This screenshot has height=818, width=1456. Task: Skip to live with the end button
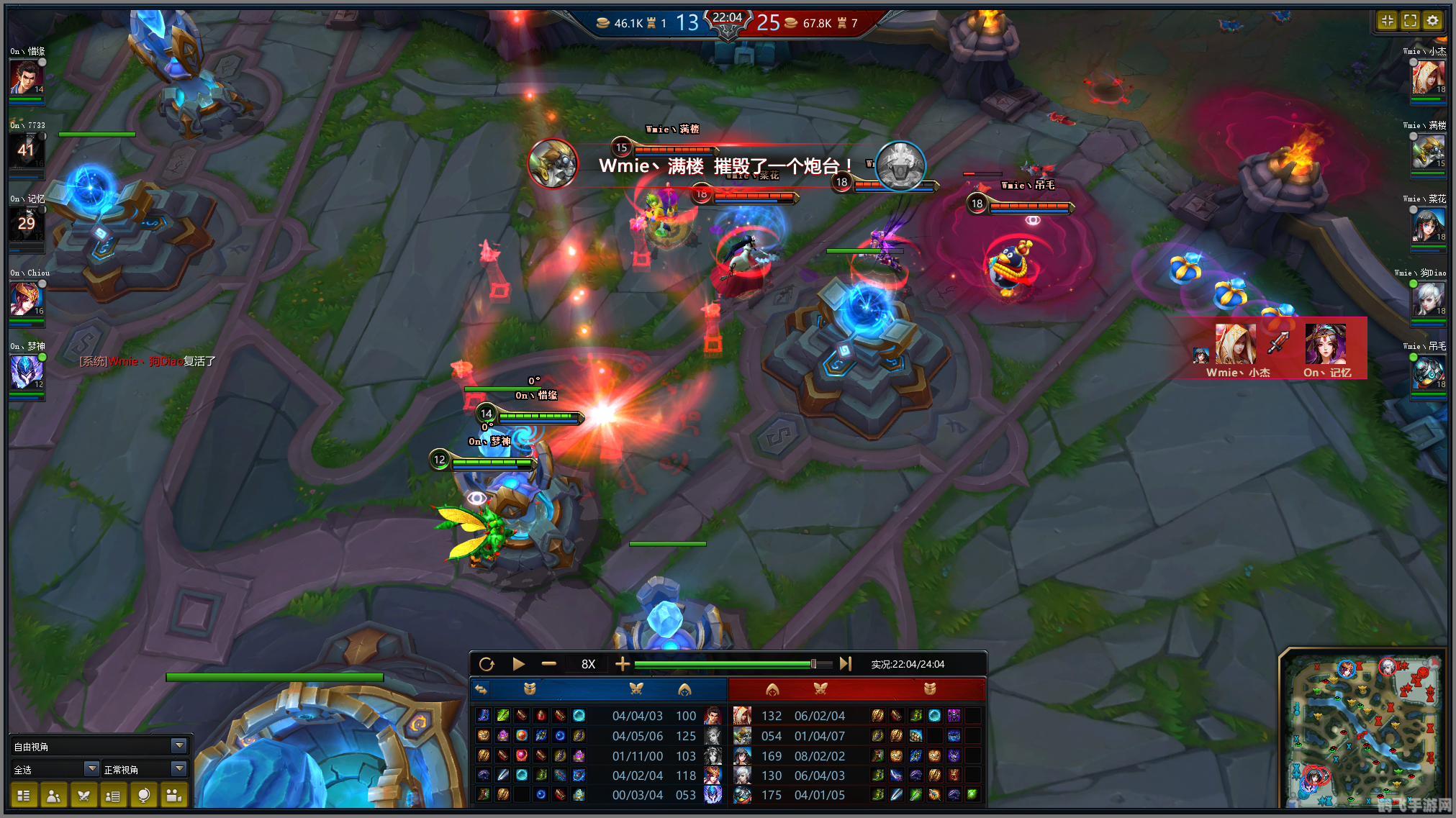[x=846, y=664]
